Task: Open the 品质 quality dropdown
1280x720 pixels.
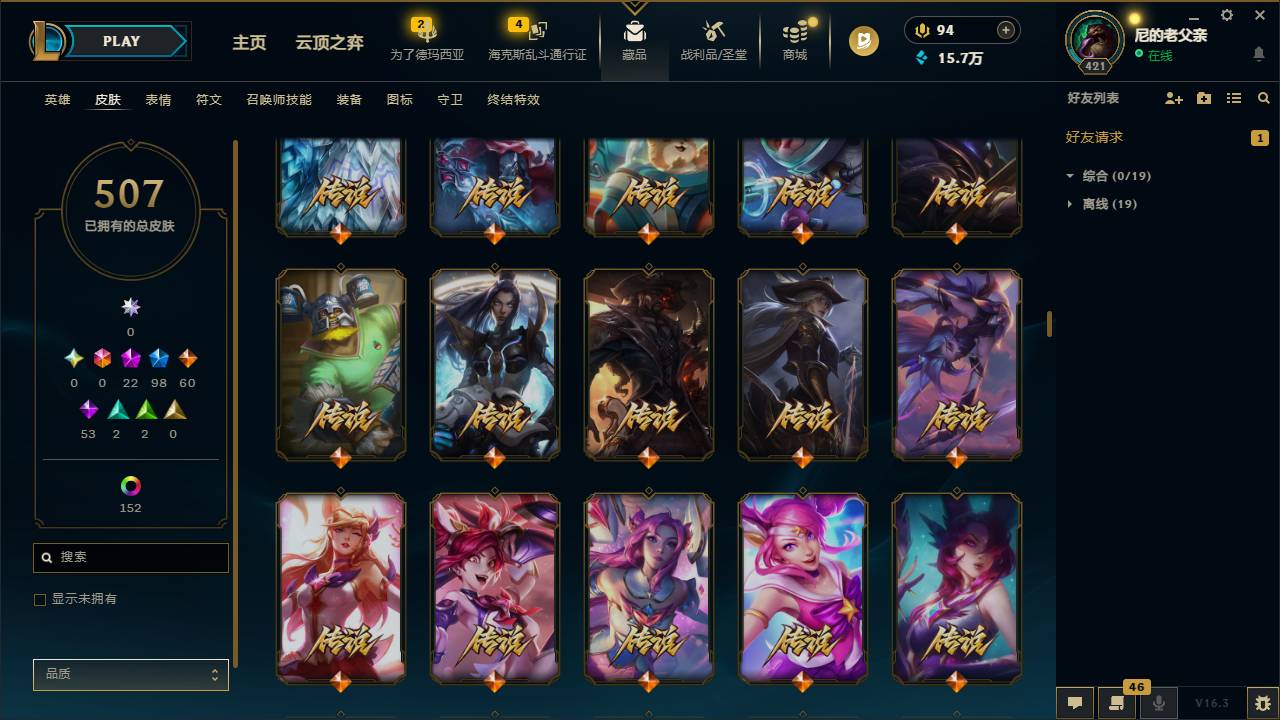Action: [130, 674]
